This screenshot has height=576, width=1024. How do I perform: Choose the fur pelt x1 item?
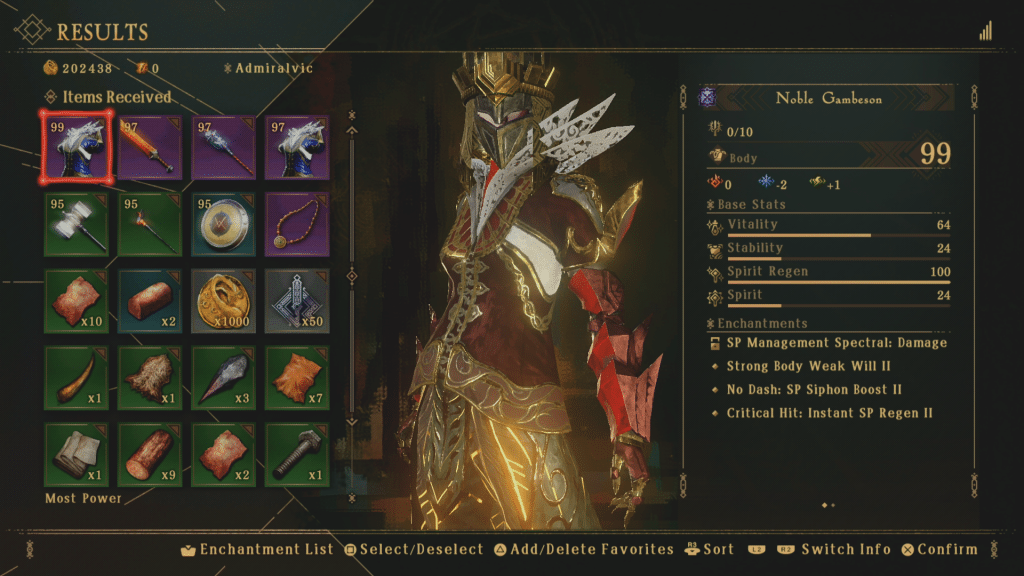tap(150, 378)
